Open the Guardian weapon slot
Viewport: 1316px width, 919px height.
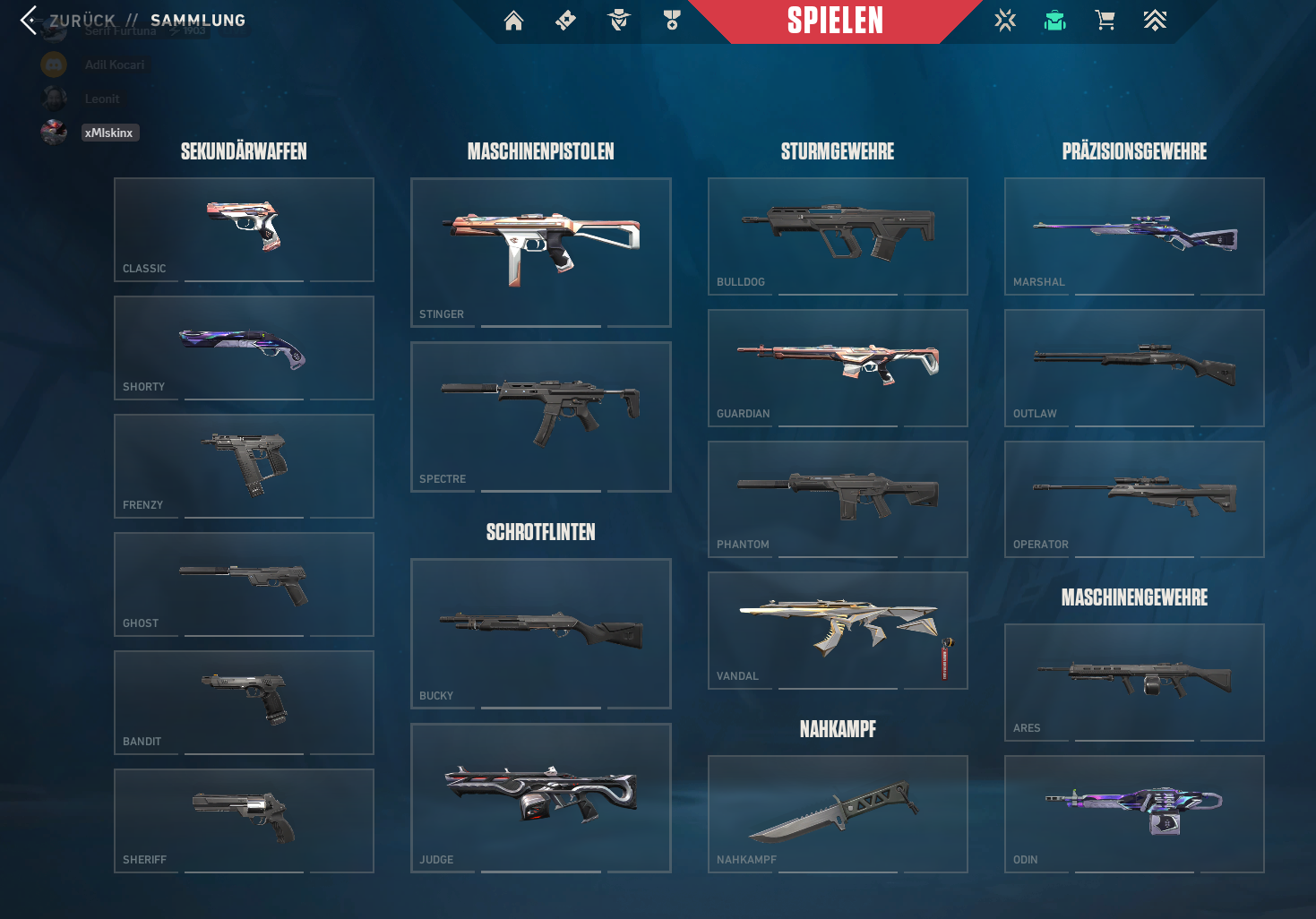(838, 367)
